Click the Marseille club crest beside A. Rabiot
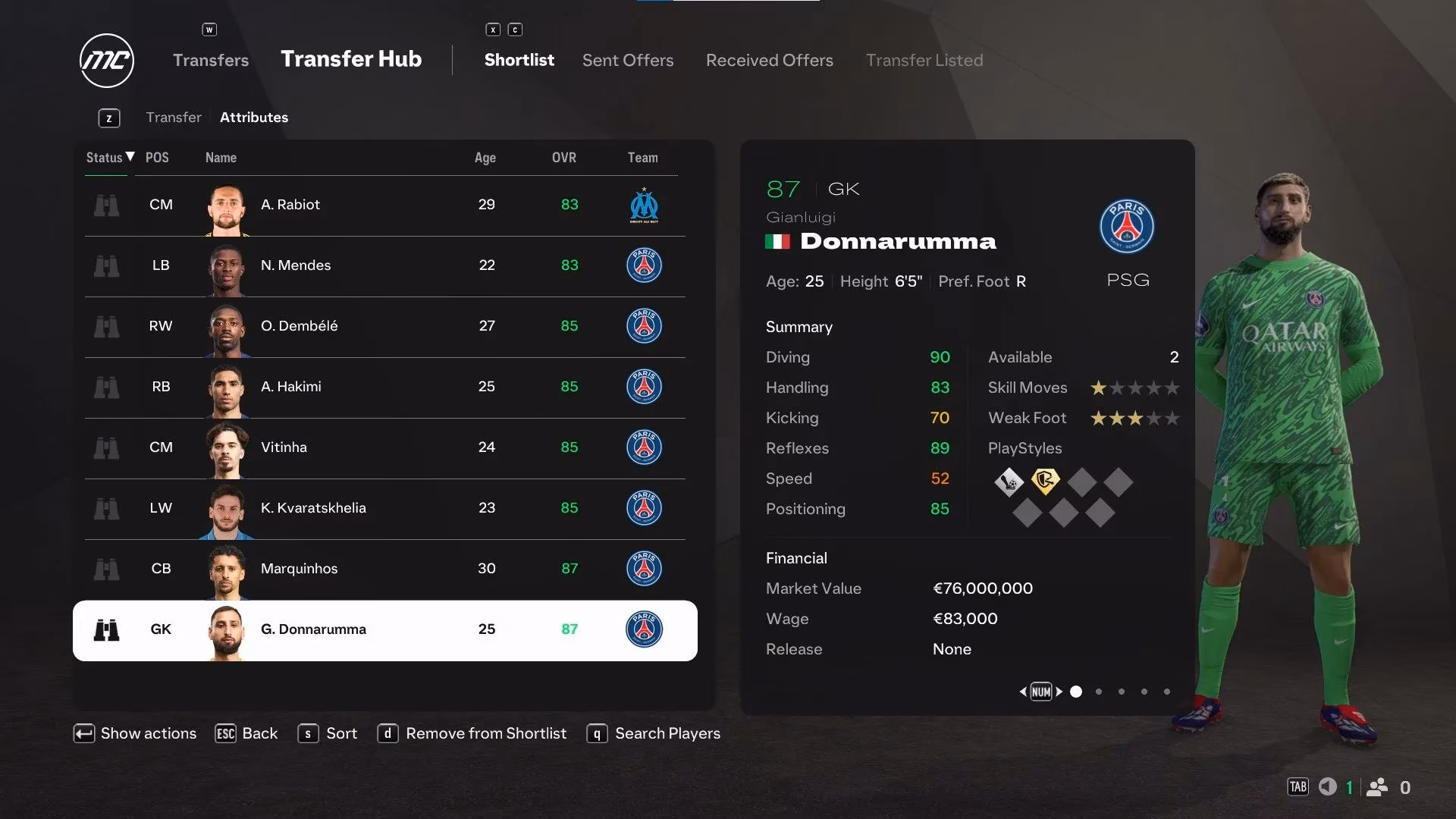Screen dimensions: 1456x819 (x=644, y=205)
